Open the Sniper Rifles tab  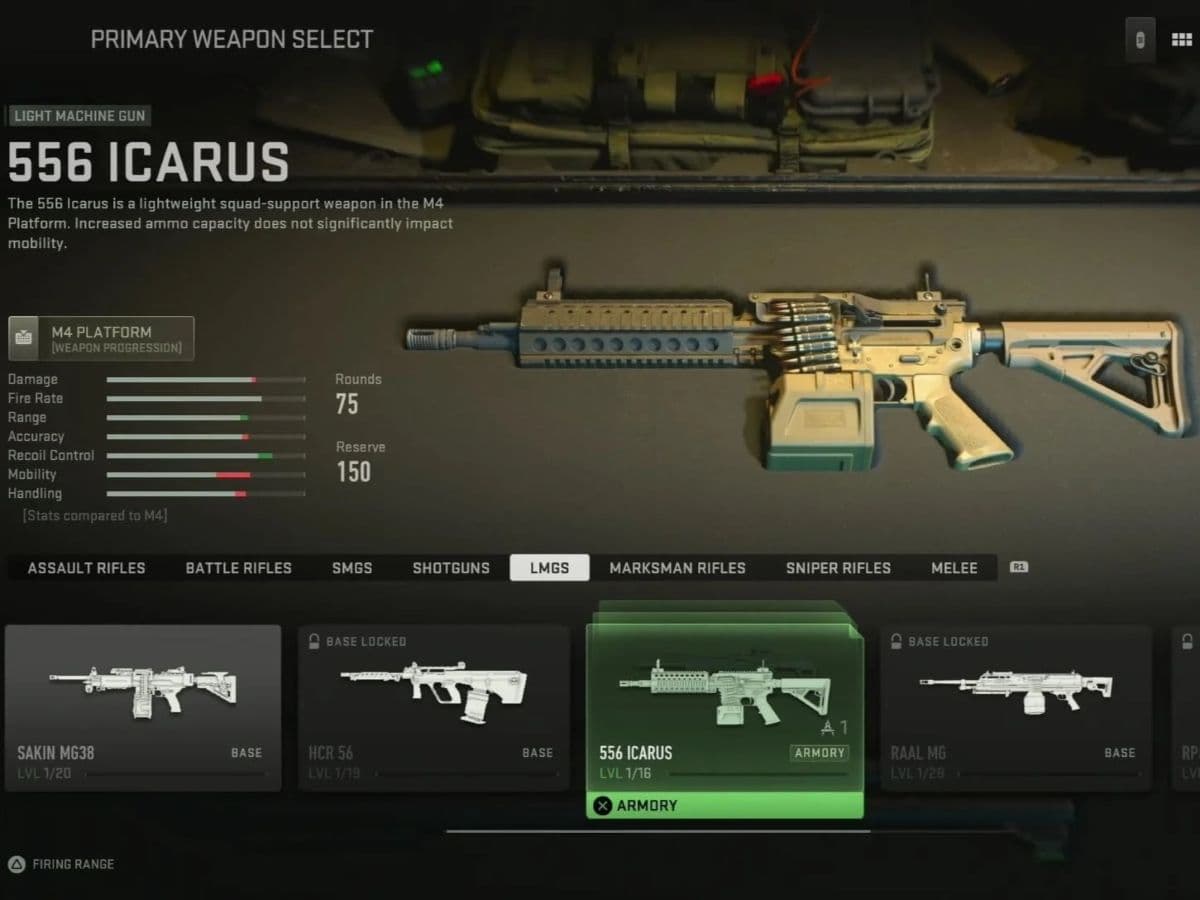pos(838,568)
